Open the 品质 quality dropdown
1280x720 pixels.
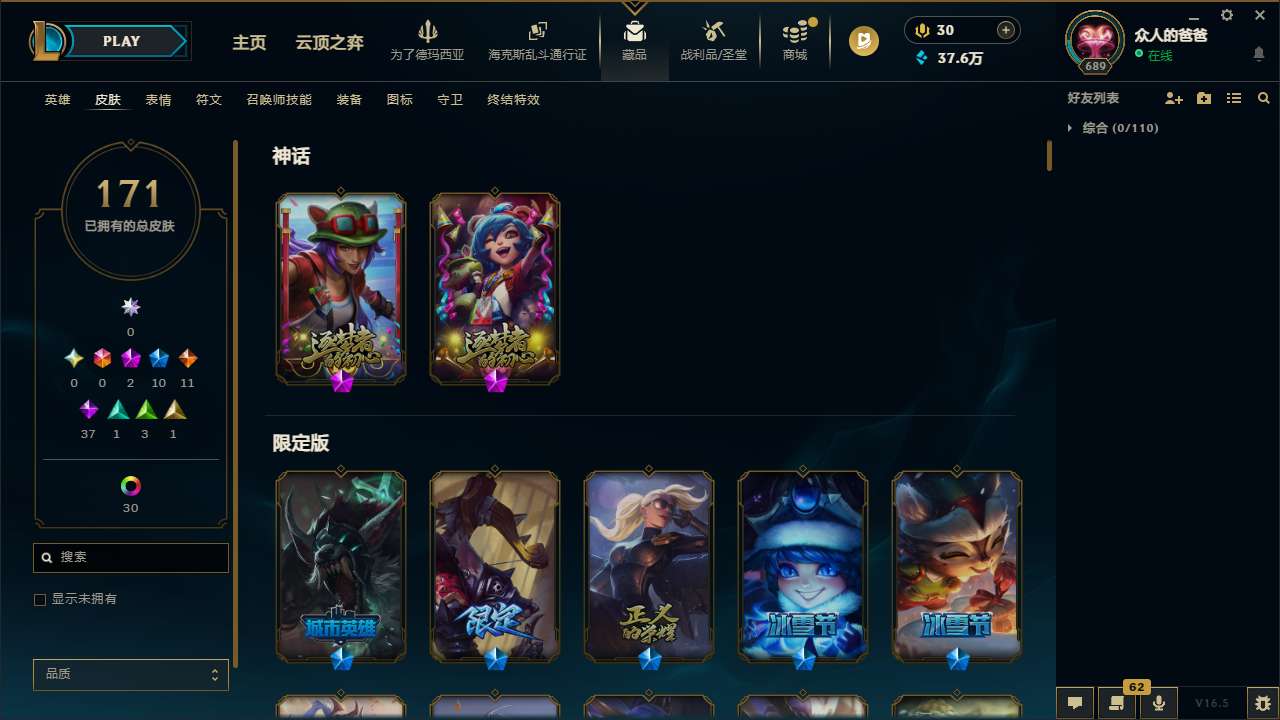pos(130,674)
